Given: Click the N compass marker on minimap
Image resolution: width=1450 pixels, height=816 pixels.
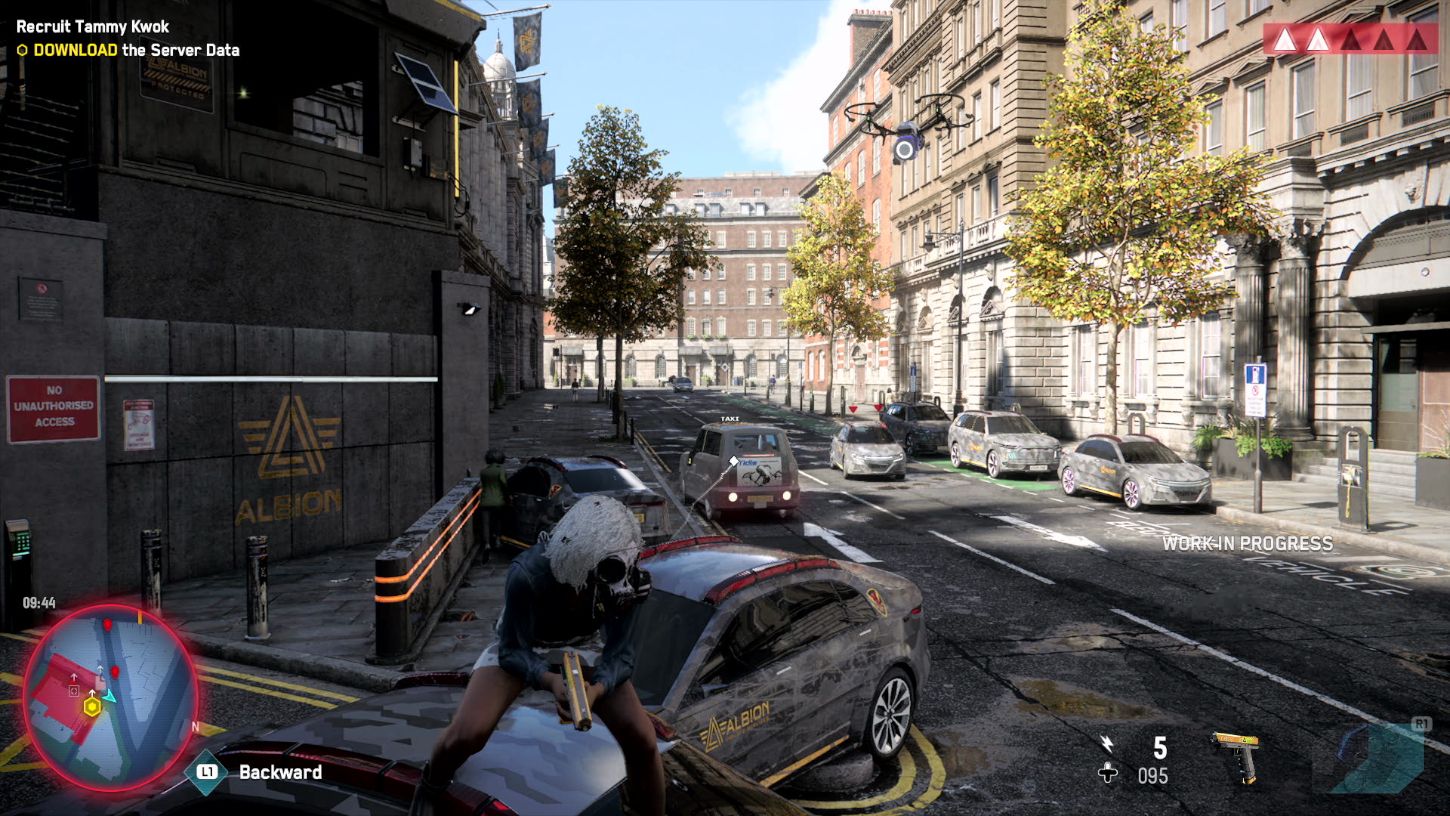Looking at the screenshot, I should click(x=195, y=725).
